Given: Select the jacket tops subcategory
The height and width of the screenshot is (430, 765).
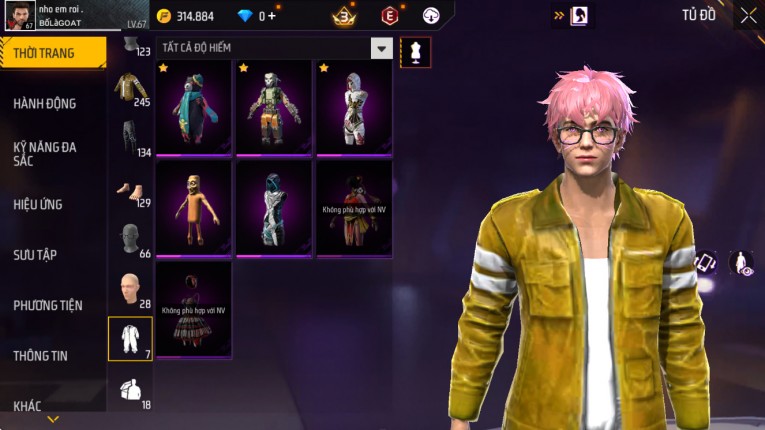Looking at the screenshot, I should pos(130,88).
